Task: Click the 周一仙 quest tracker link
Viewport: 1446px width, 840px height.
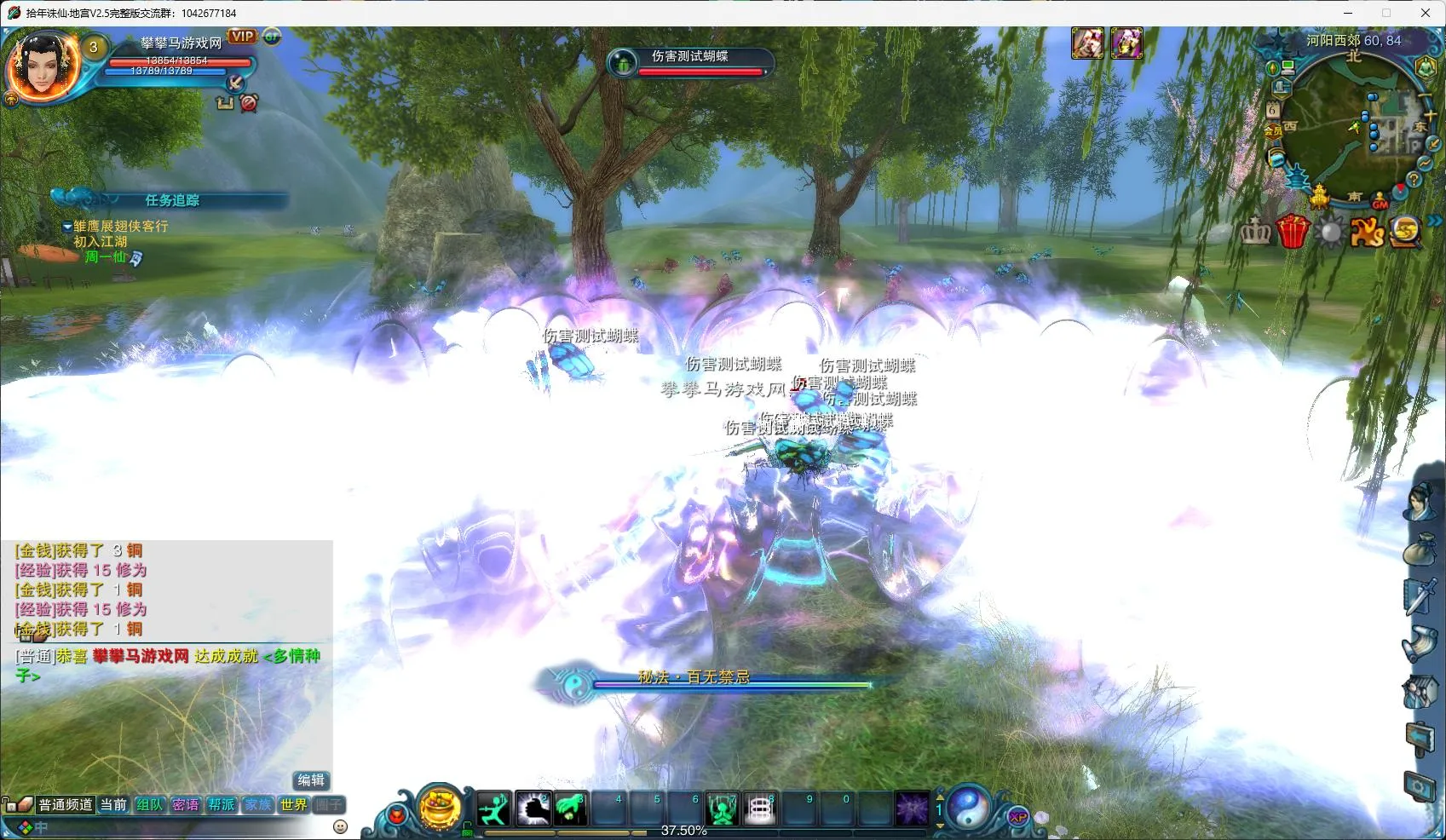Action: coord(105,256)
